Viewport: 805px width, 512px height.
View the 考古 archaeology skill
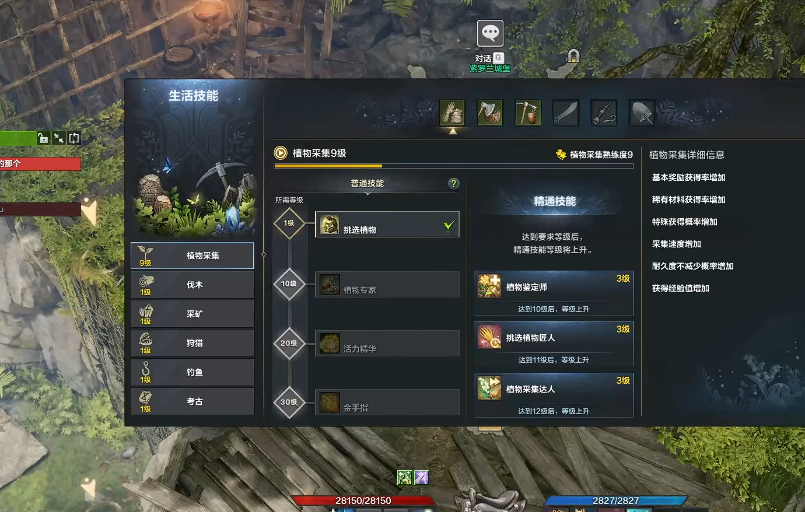[192, 401]
